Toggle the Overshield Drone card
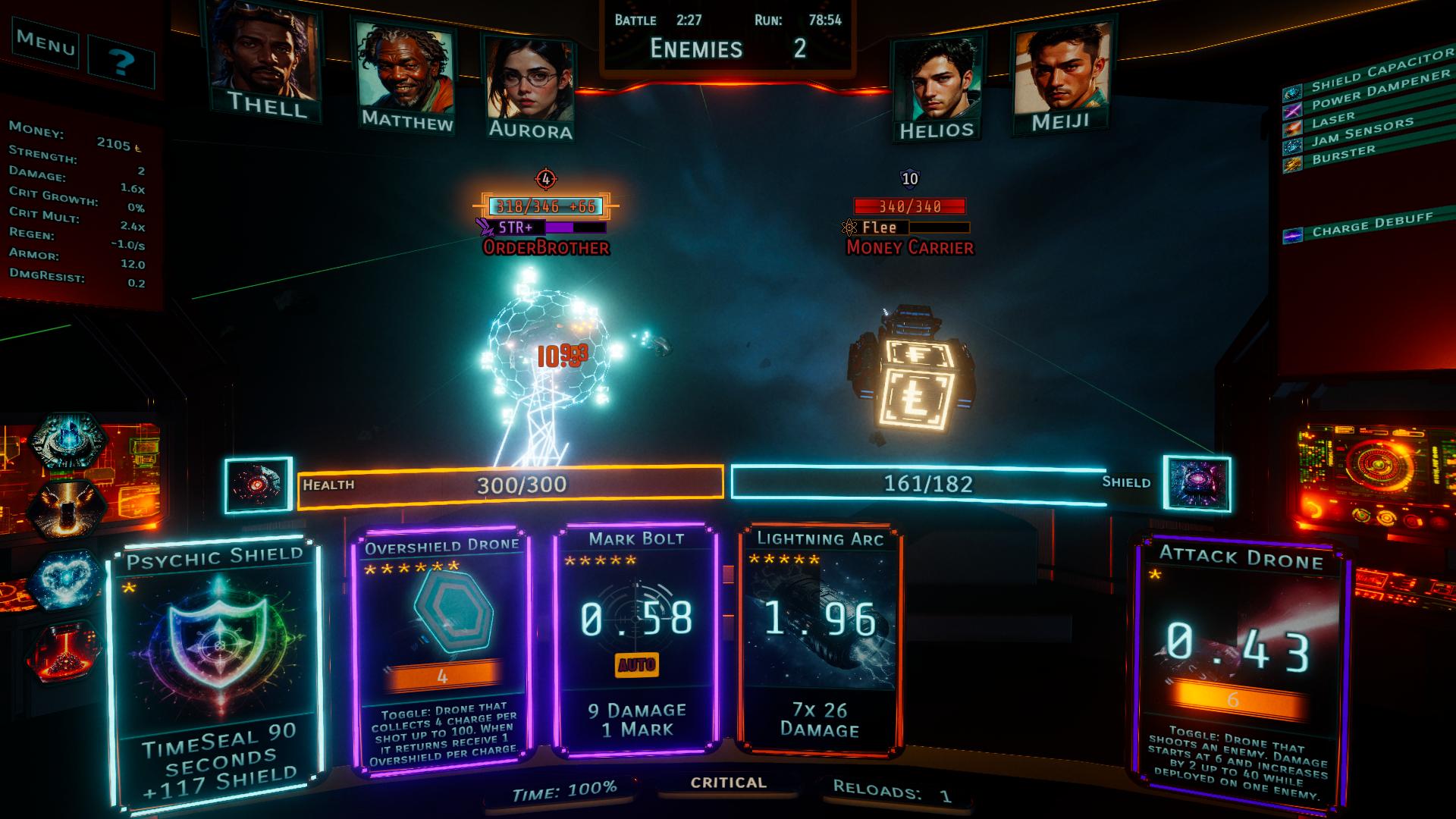The height and width of the screenshot is (819, 1456). [x=442, y=651]
